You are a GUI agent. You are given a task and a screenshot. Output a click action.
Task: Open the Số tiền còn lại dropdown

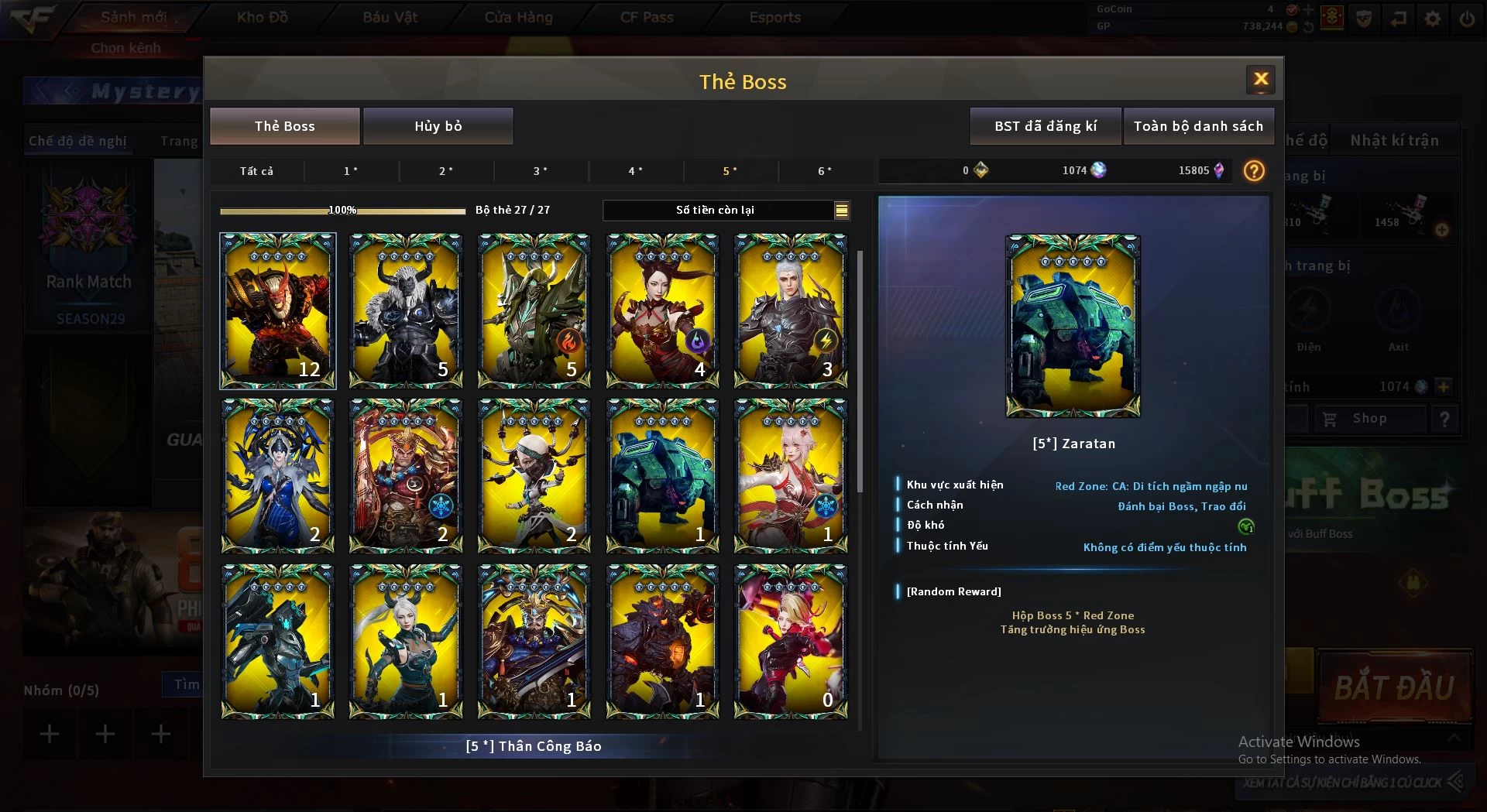coord(841,210)
